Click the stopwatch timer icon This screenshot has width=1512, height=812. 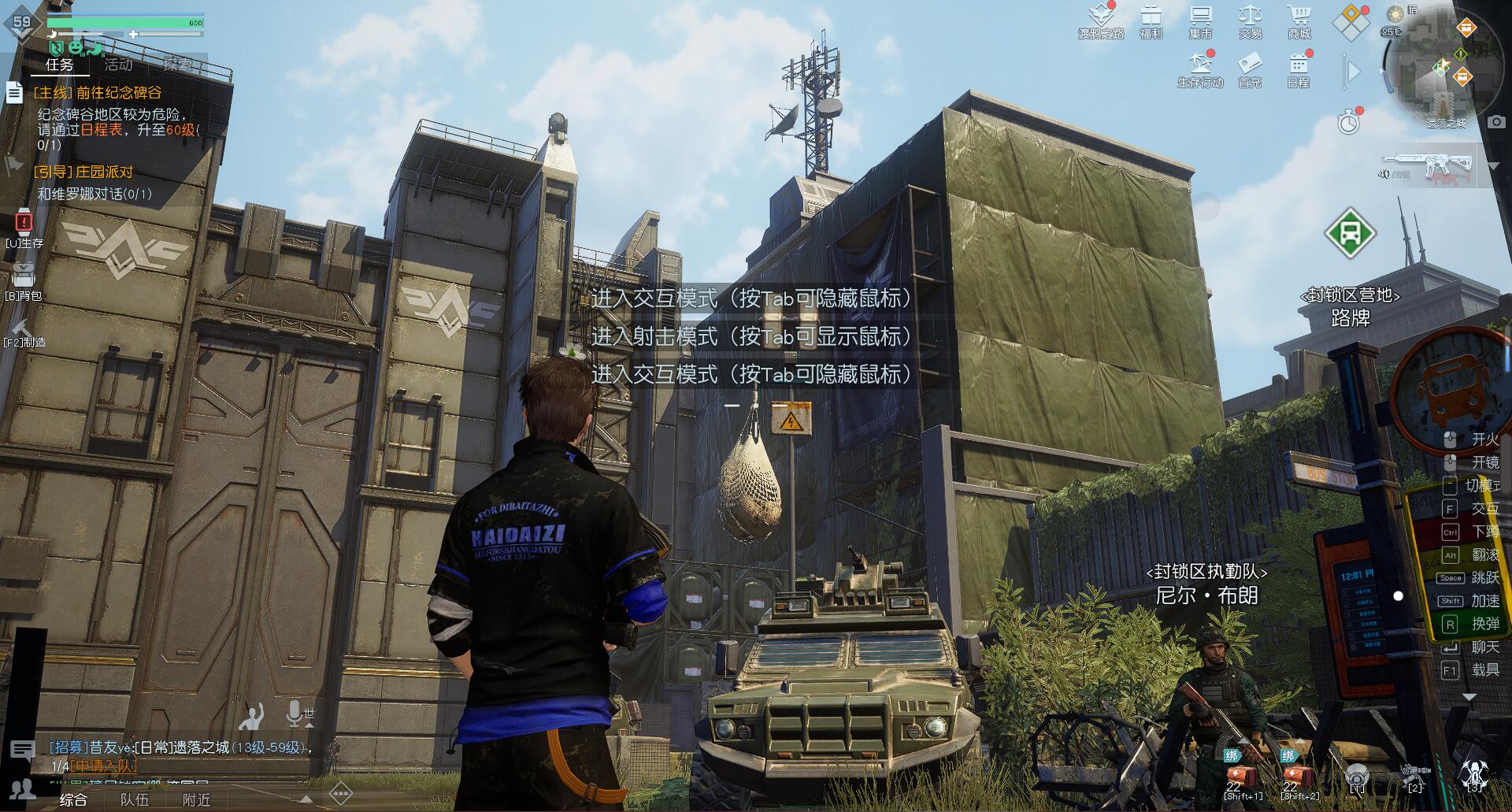1349,122
